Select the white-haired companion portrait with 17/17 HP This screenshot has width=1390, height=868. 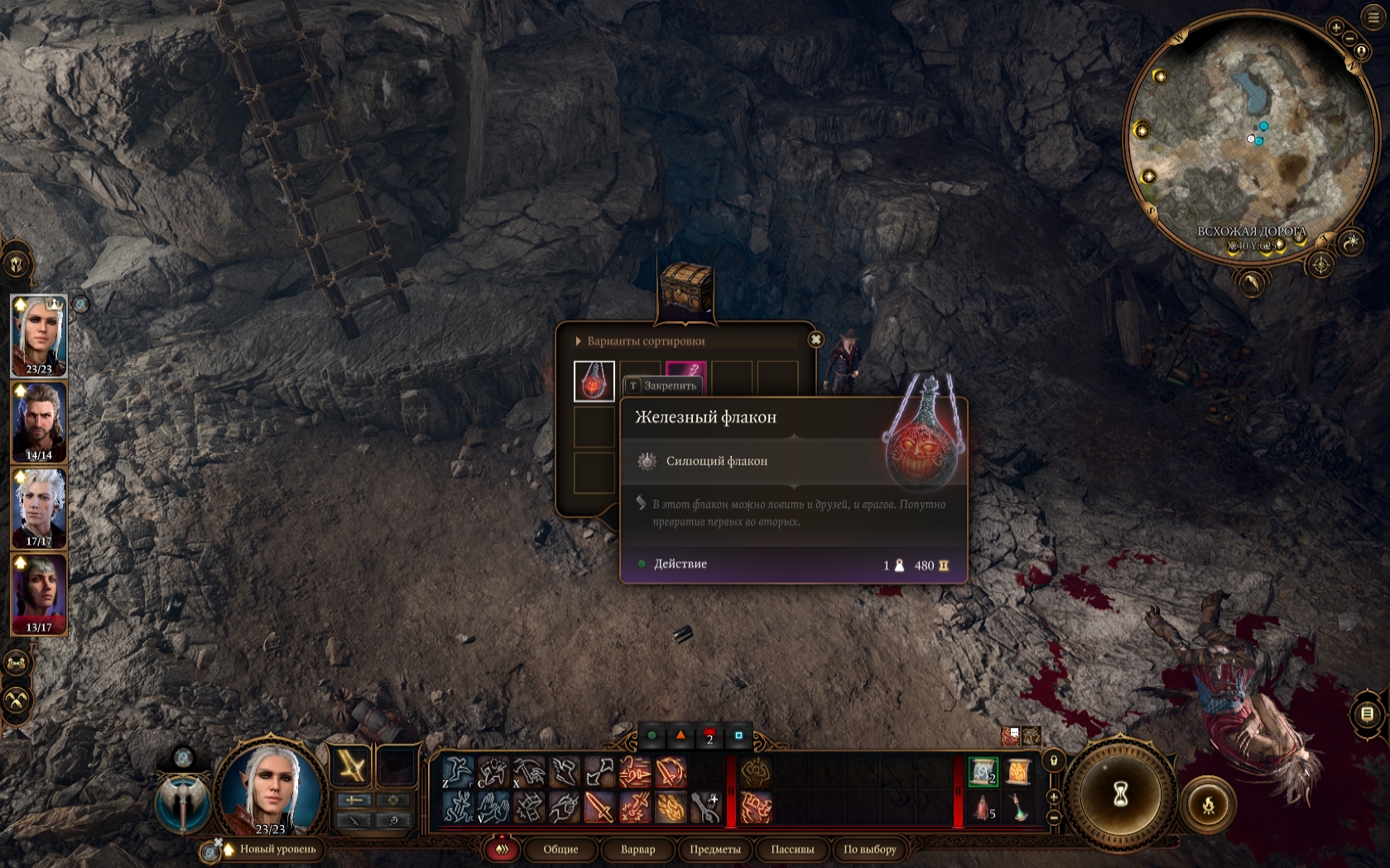[x=39, y=508]
